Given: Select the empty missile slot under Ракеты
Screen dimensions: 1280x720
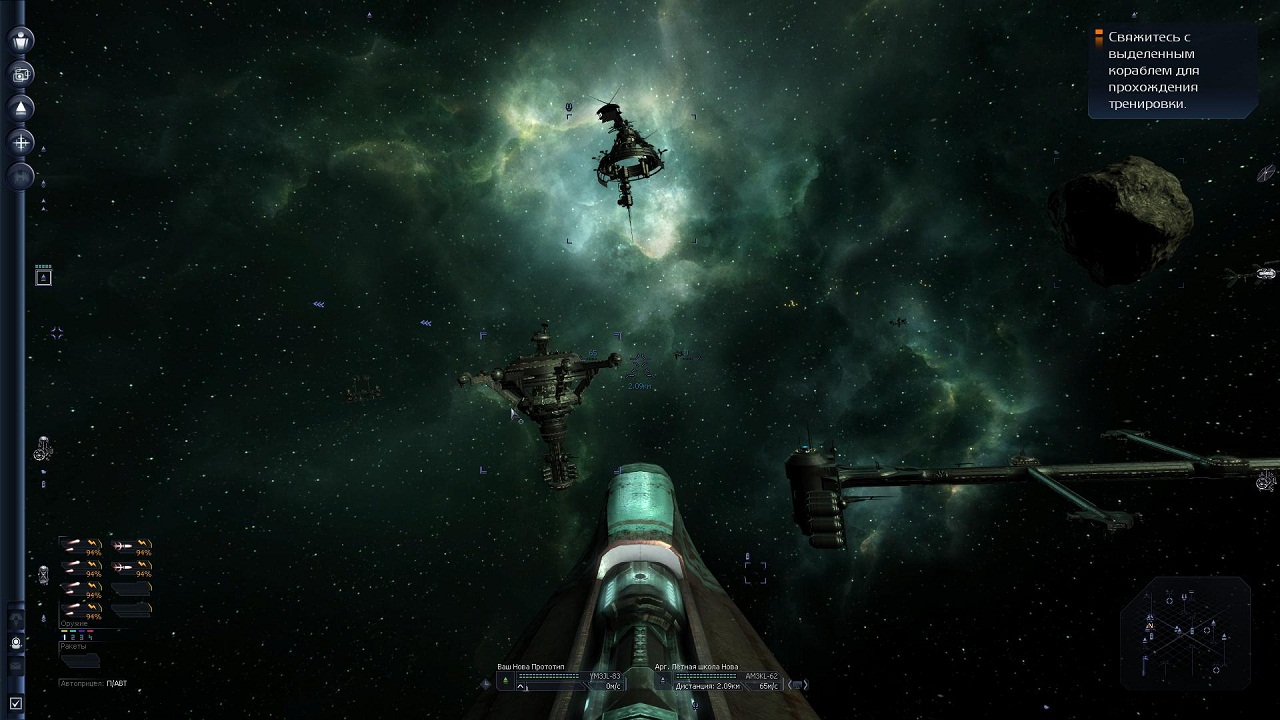Looking at the screenshot, I should coord(79,660).
